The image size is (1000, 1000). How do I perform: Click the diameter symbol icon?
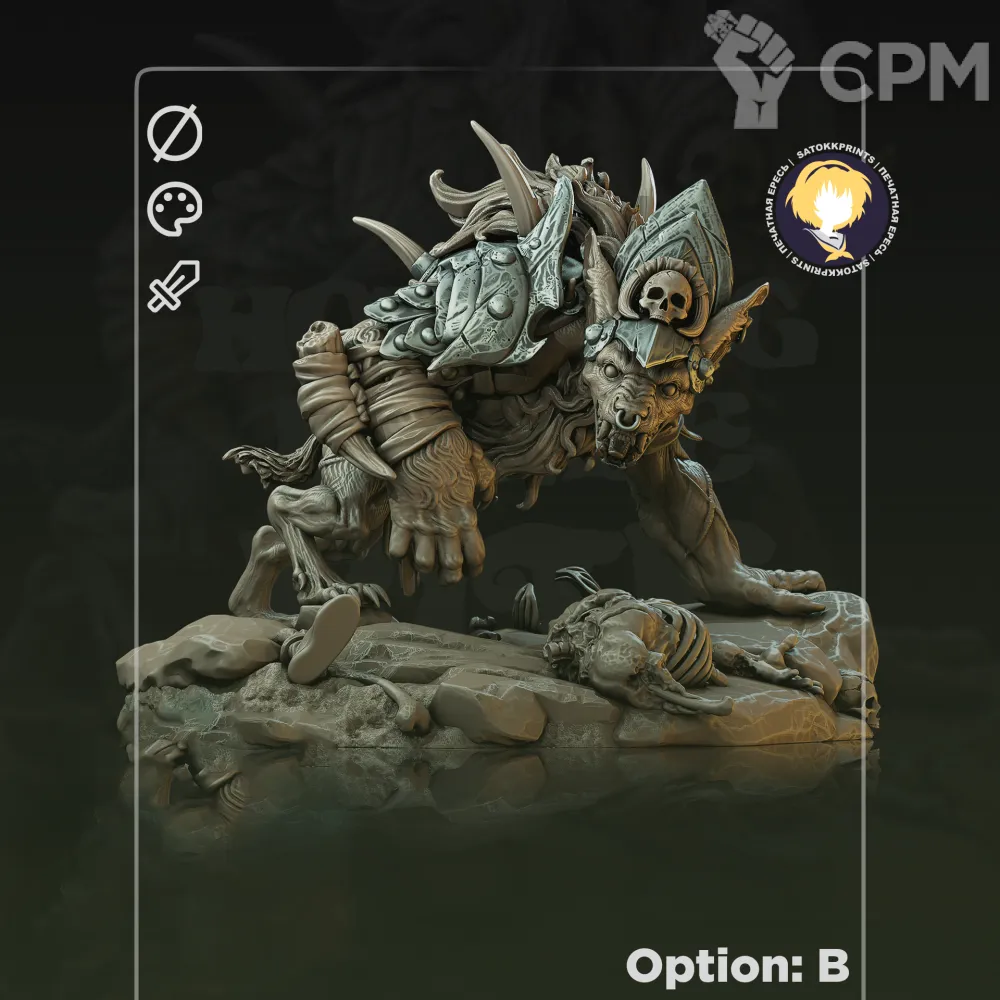175,135
